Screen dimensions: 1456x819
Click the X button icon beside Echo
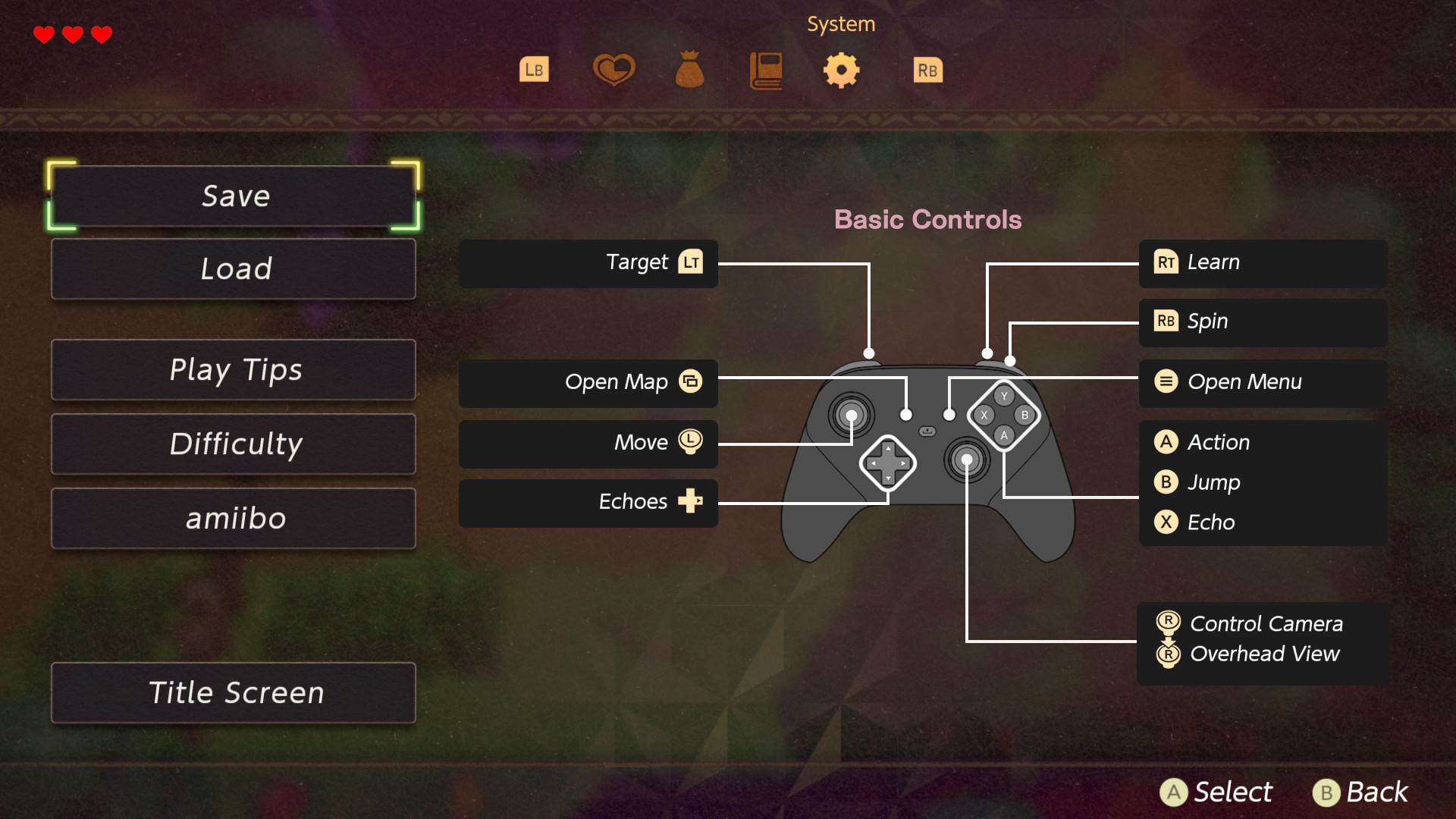[1167, 522]
